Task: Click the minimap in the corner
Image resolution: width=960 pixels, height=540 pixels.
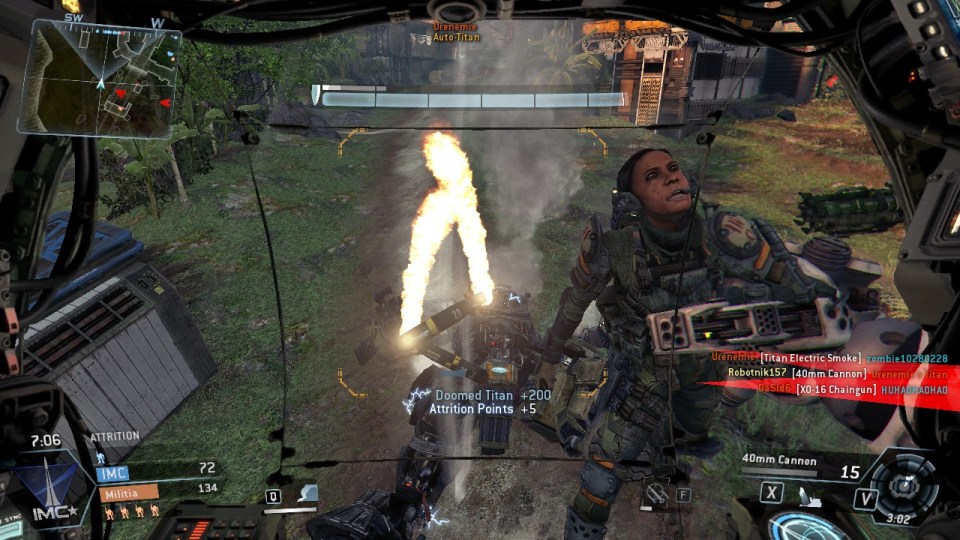Action: 100,78
